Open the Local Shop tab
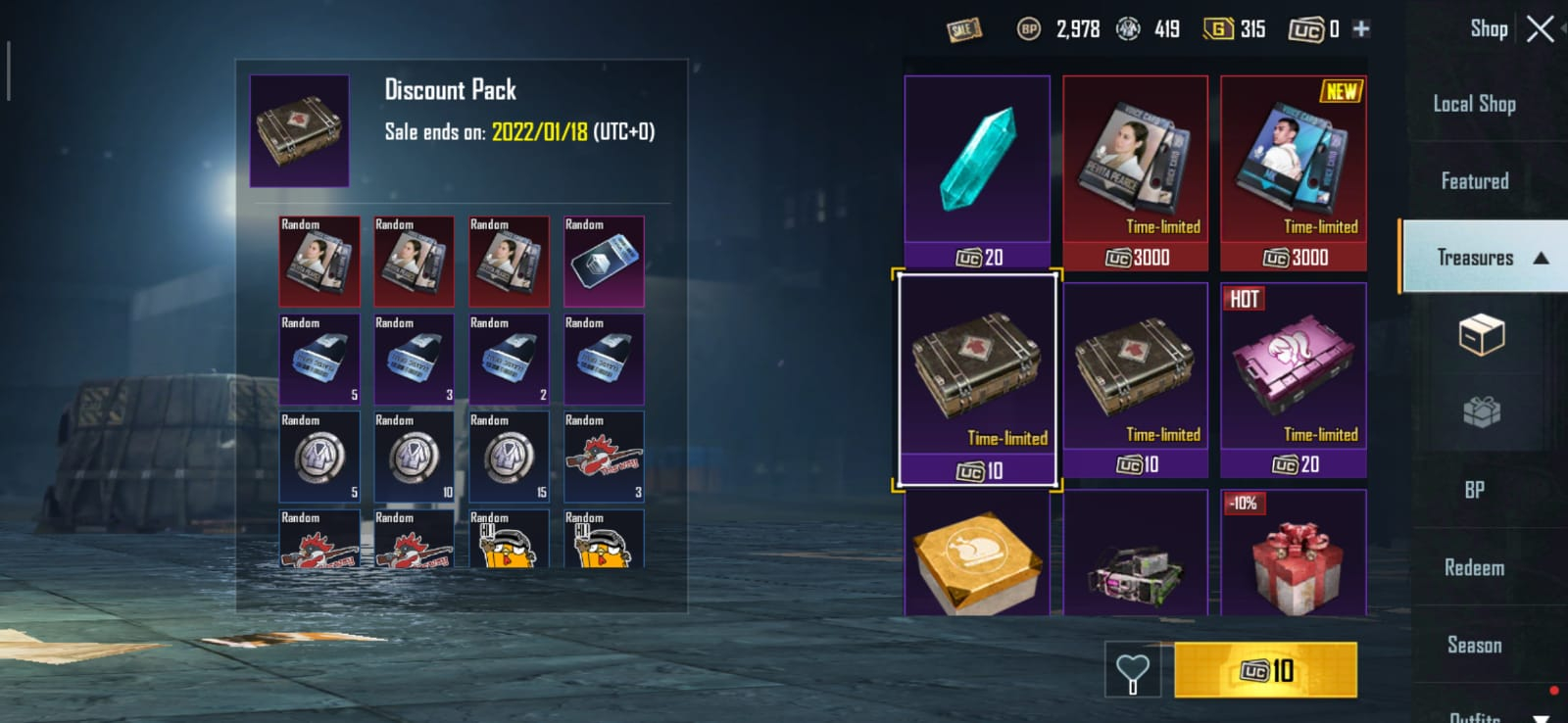This screenshot has height=723, width=1568. click(1474, 104)
